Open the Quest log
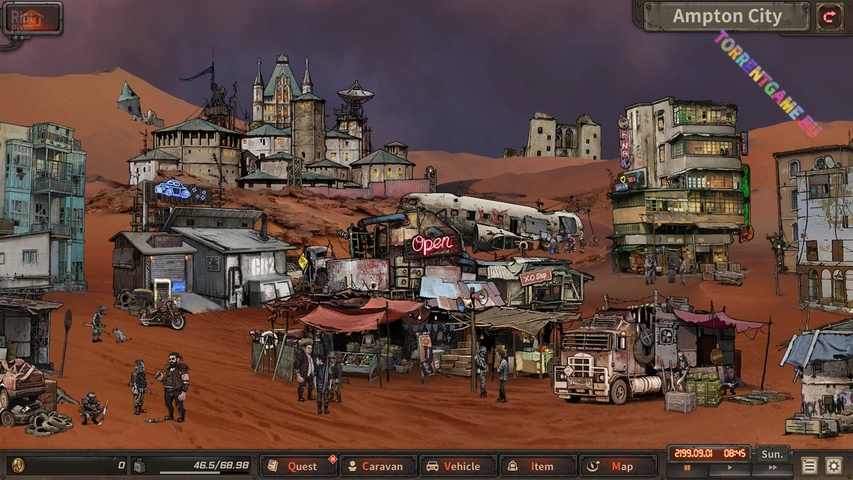Screen dimensions: 853x480 (x=299, y=466)
